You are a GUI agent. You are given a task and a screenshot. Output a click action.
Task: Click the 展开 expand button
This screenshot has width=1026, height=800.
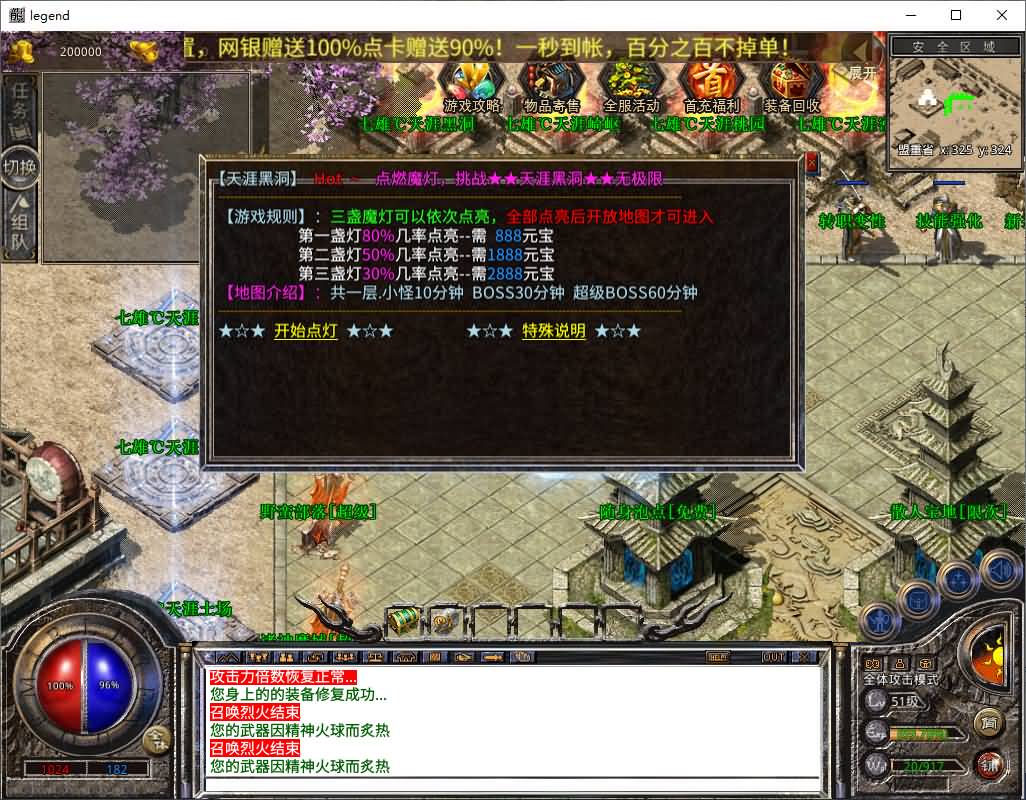pyautogui.click(x=862, y=73)
